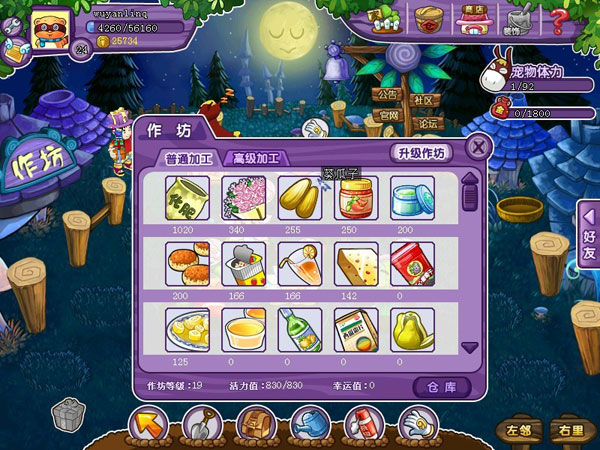The width and height of the screenshot is (600, 450).
Task: Open the backpack from the toolbar
Action: 256,426
